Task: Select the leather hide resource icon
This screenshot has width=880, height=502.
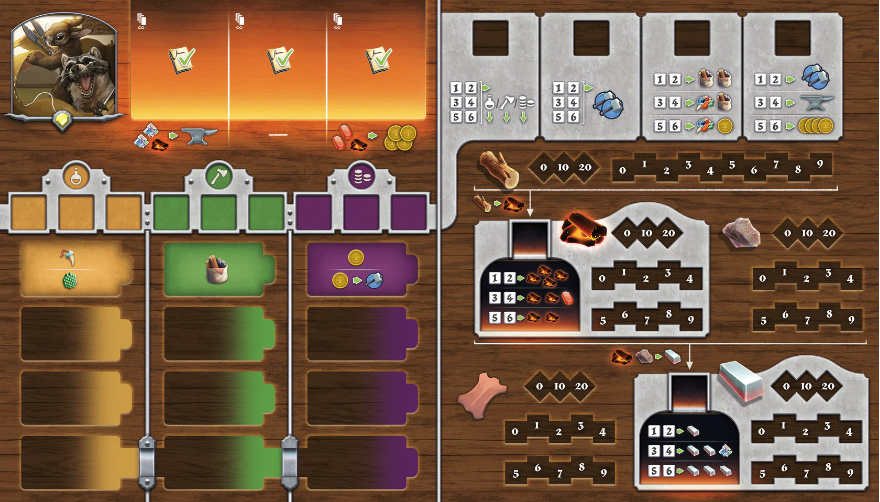Action: [482, 394]
